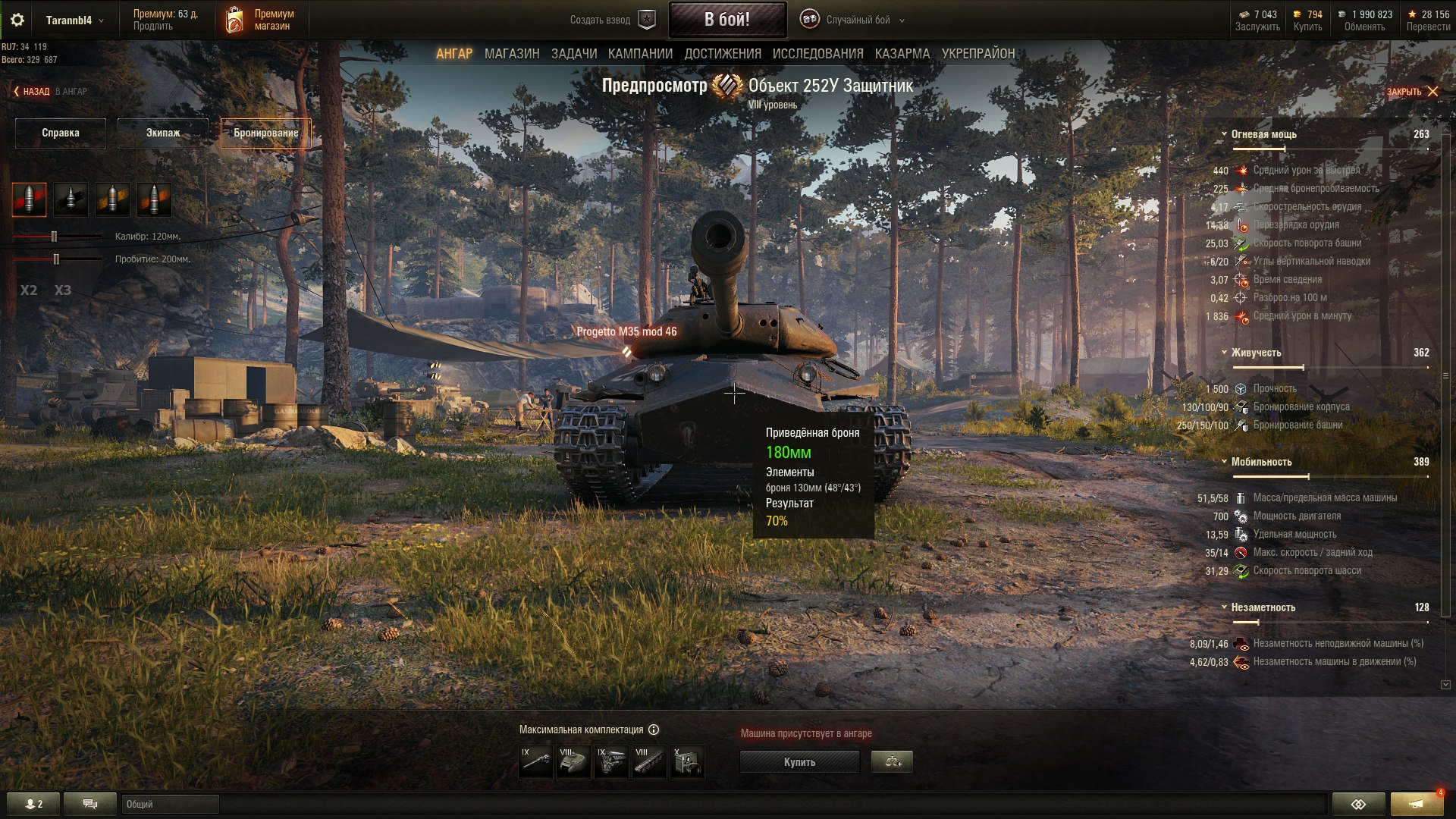Open the settings gear menu
The width and height of the screenshot is (1456, 819).
(17, 20)
